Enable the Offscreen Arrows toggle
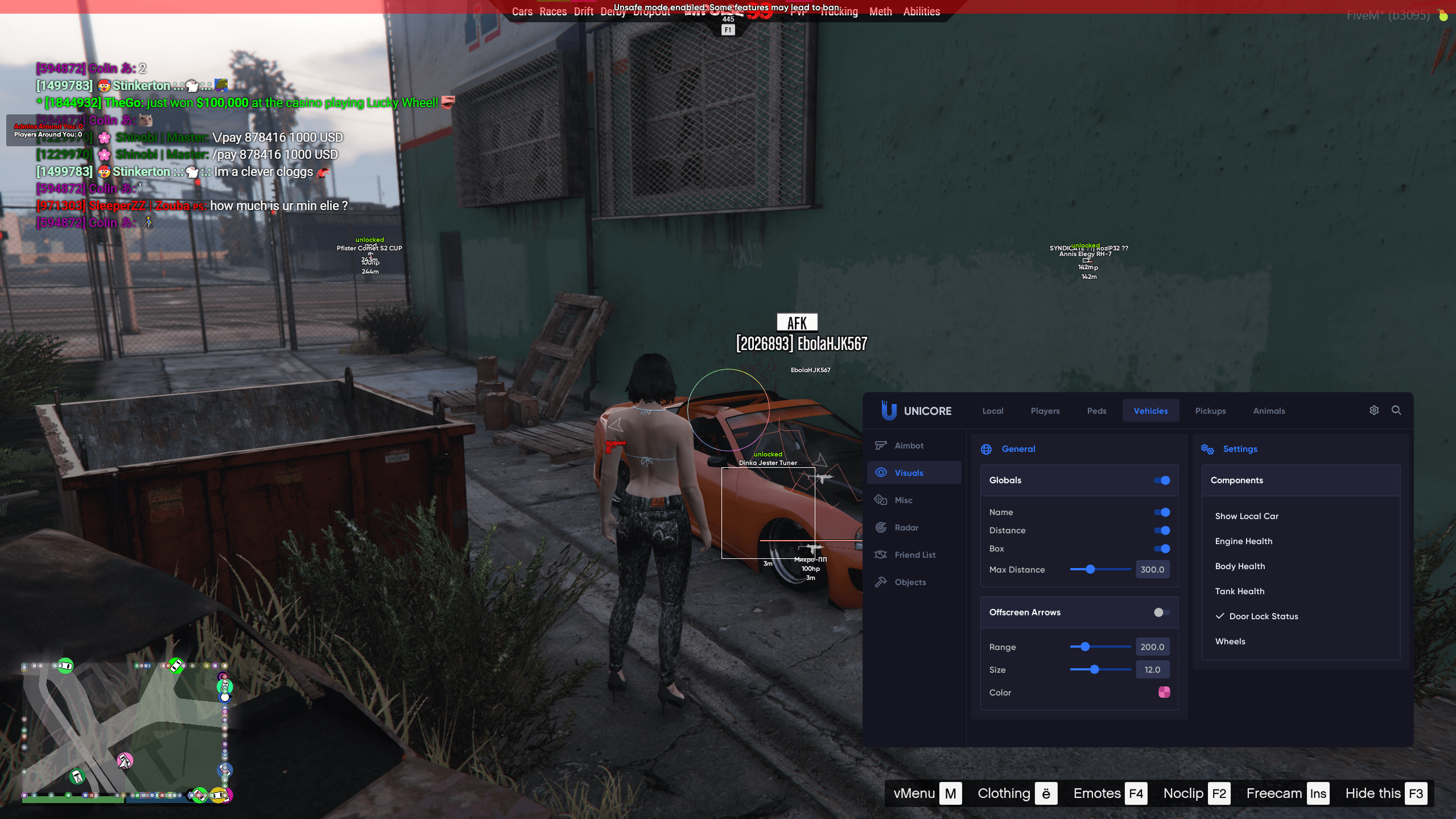The width and height of the screenshot is (1456, 819). (1161, 612)
